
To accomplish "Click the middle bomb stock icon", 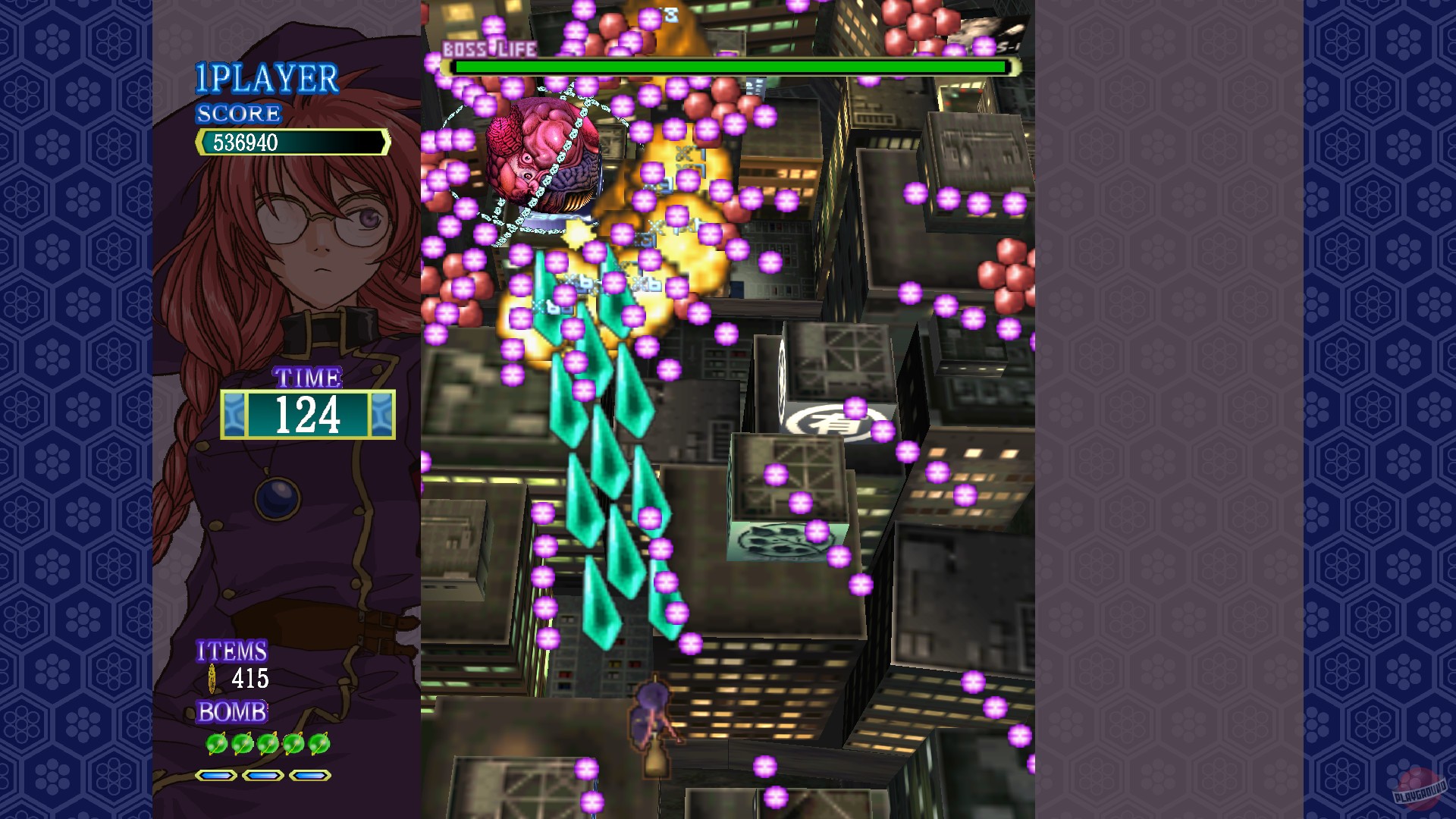I will (x=267, y=743).
